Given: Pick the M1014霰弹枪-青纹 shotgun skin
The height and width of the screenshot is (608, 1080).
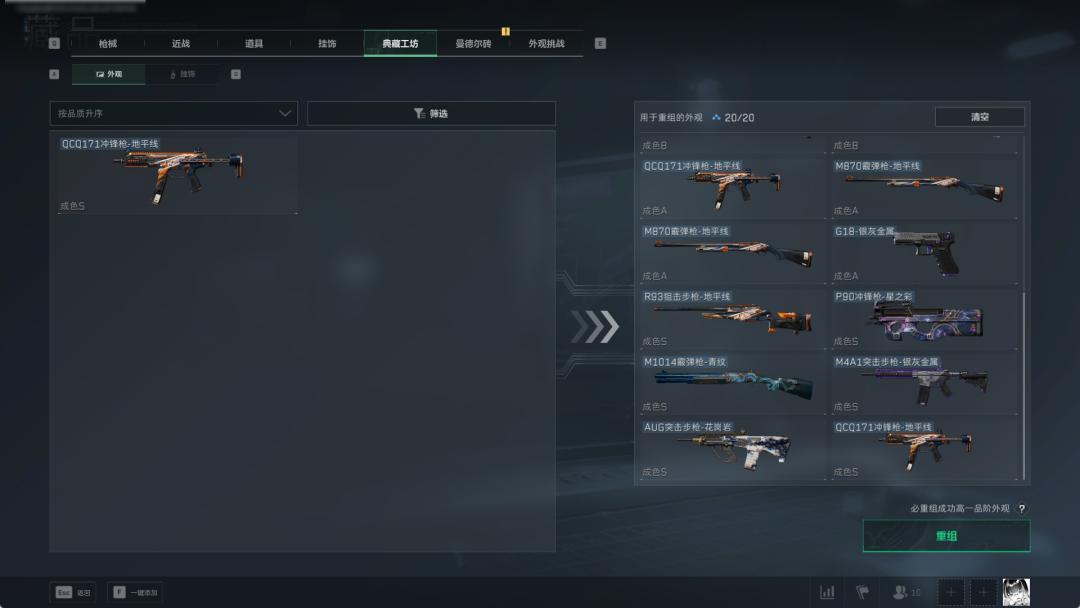Looking at the screenshot, I should coord(735,384).
